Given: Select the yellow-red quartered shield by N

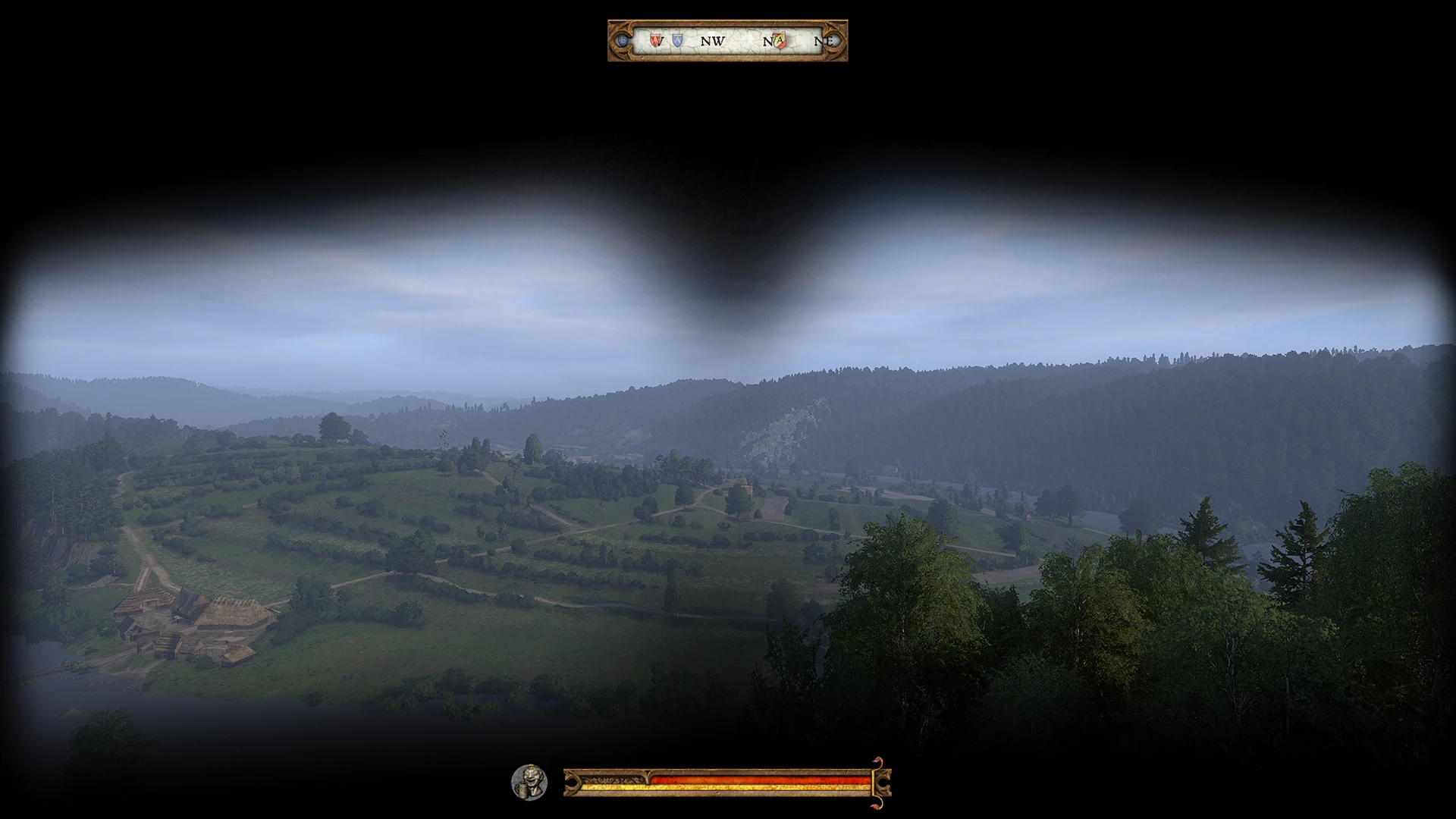Looking at the screenshot, I should (x=780, y=39).
